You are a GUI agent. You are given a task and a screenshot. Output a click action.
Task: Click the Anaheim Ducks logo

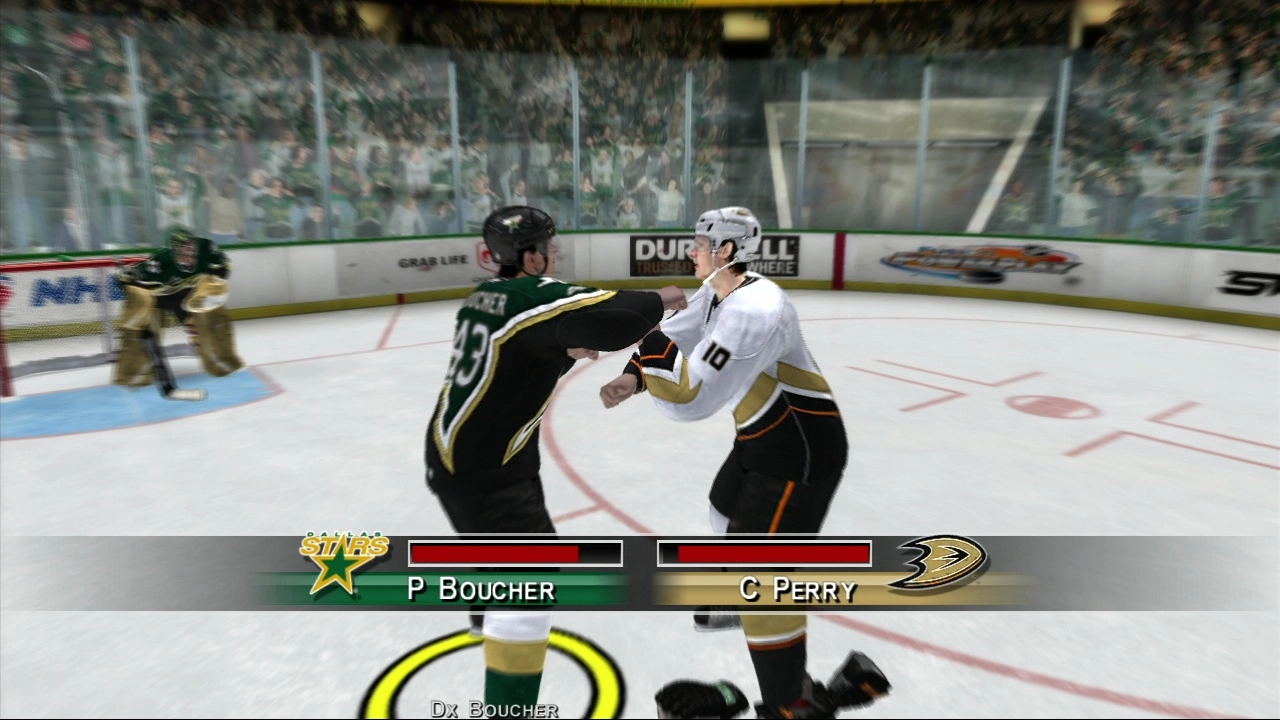tap(938, 562)
